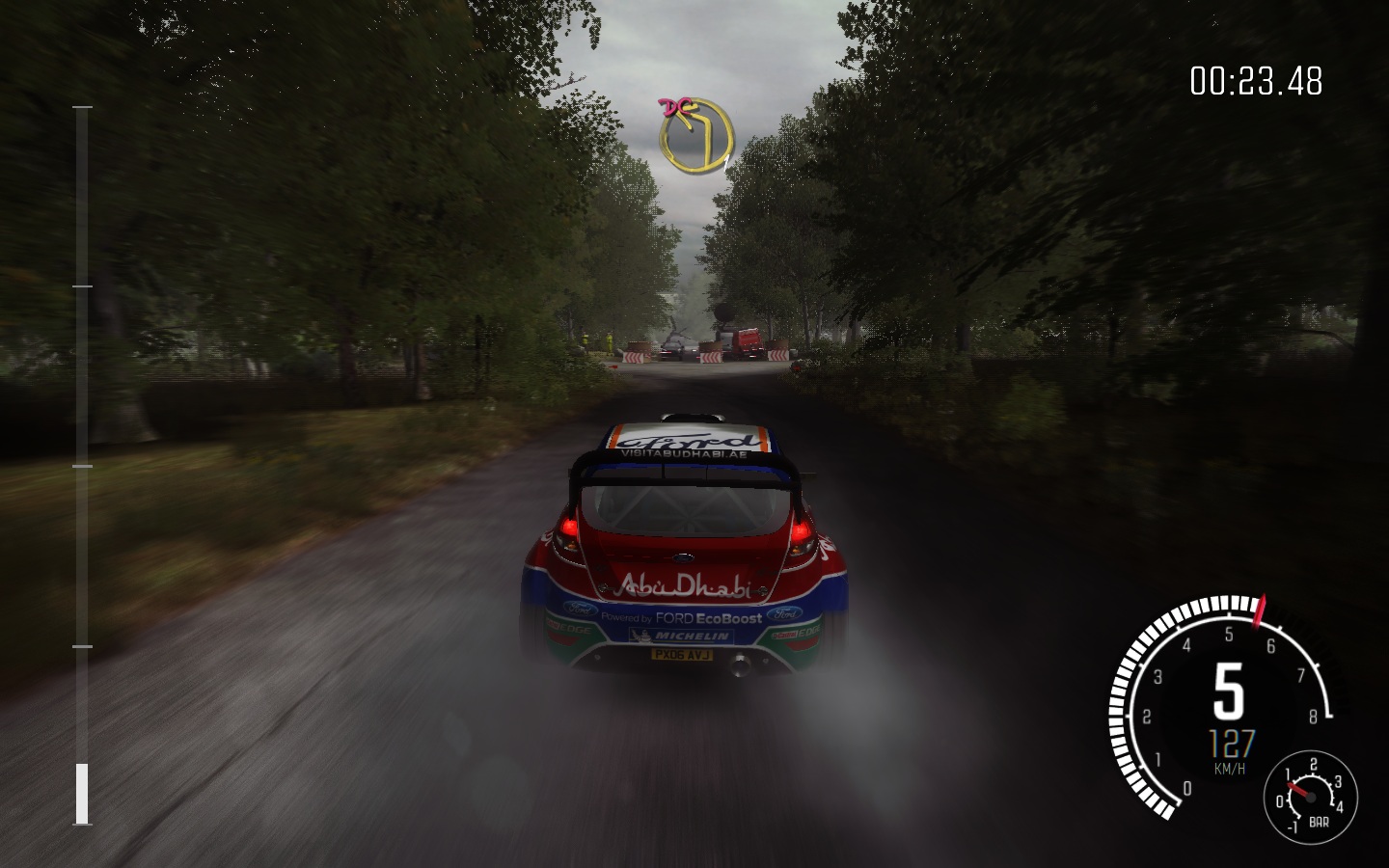The width and height of the screenshot is (1389, 868).
Task: Click the left-turn pace note icon
Action: 696,135
